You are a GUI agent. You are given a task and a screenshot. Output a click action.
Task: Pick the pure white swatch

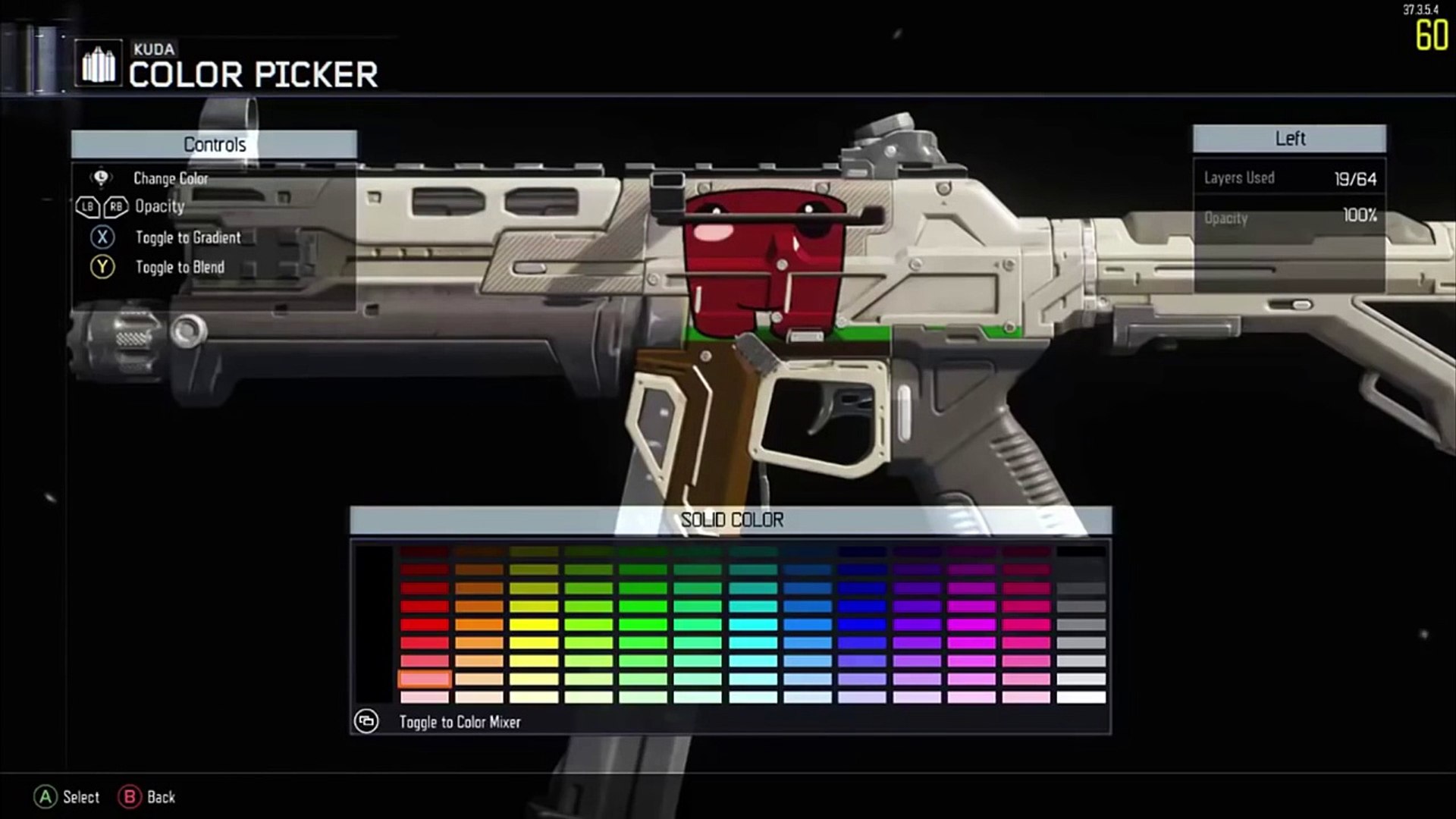coord(1081,697)
